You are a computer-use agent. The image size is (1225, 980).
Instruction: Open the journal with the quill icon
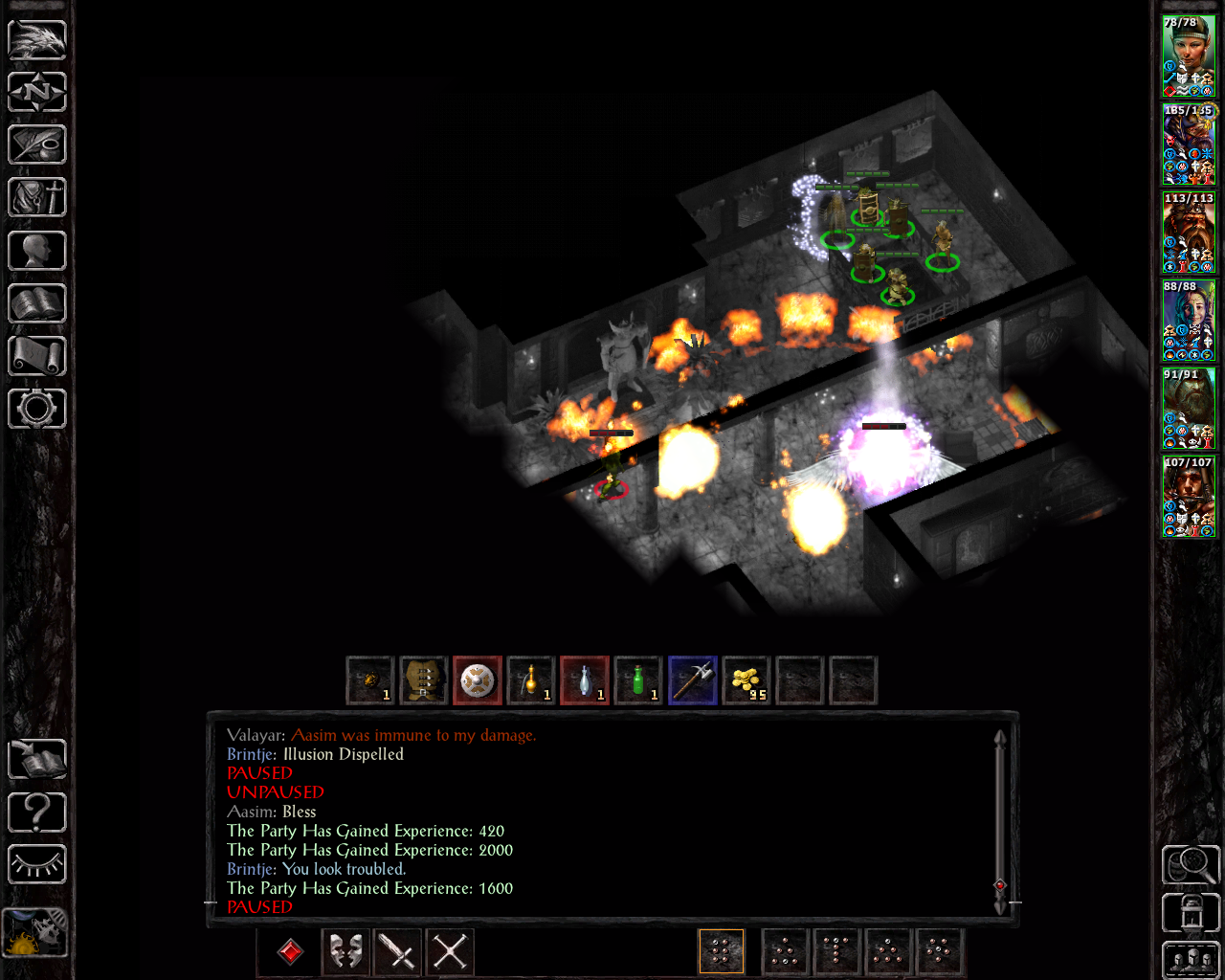[x=37, y=145]
